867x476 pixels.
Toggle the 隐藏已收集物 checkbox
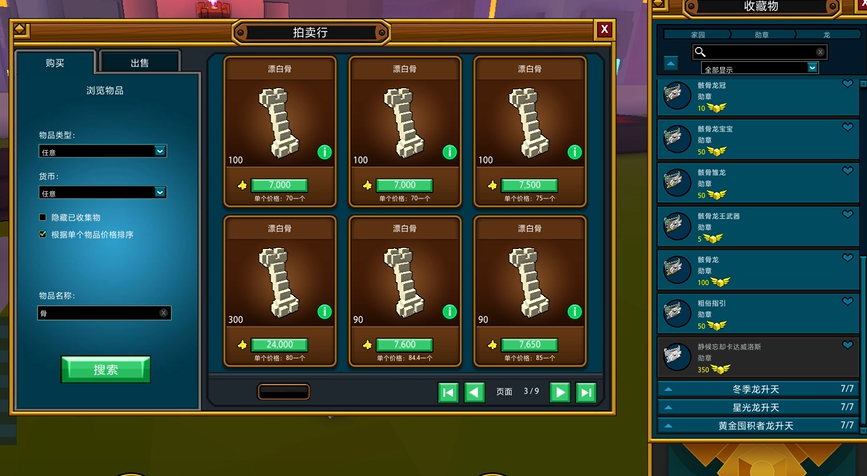coord(43,217)
